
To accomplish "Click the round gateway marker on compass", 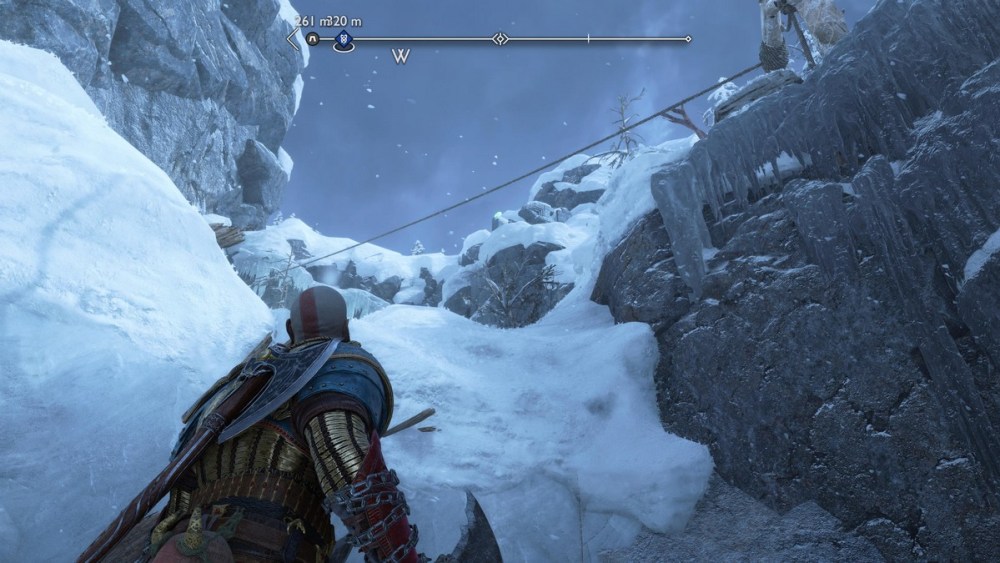I will [313, 40].
